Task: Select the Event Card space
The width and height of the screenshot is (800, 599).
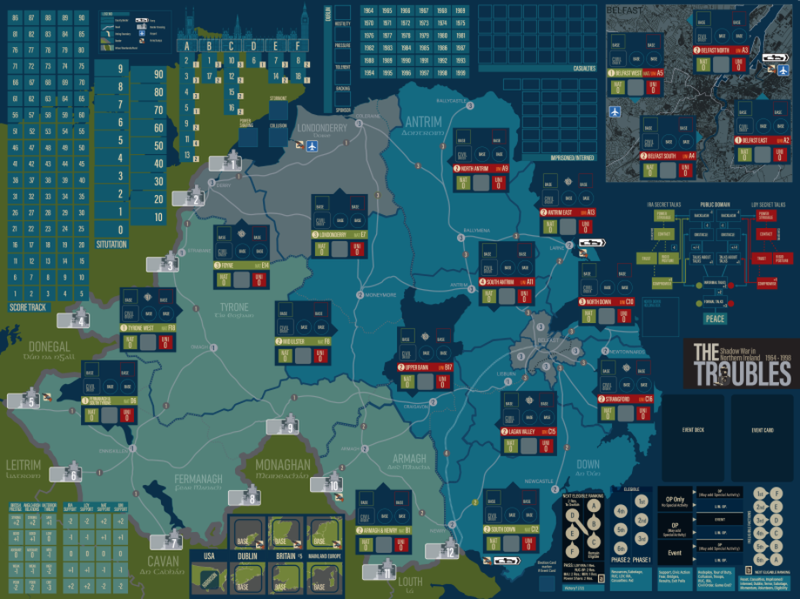Action: click(x=762, y=431)
